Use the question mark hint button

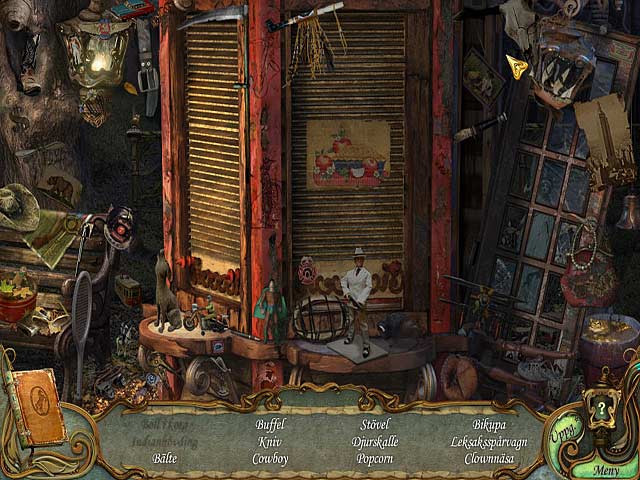click(601, 411)
